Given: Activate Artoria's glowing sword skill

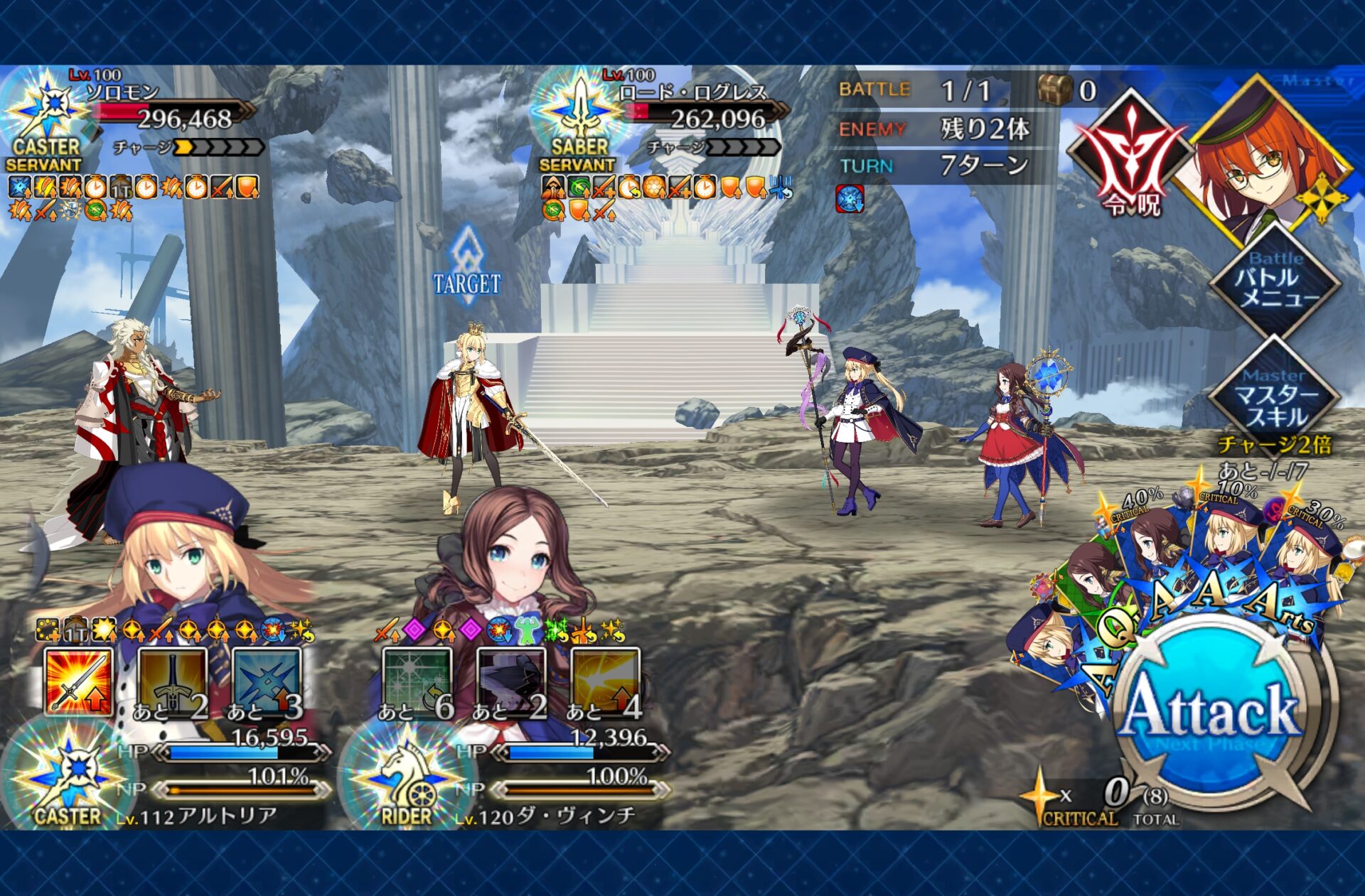Looking at the screenshot, I should [x=79, y=682].
